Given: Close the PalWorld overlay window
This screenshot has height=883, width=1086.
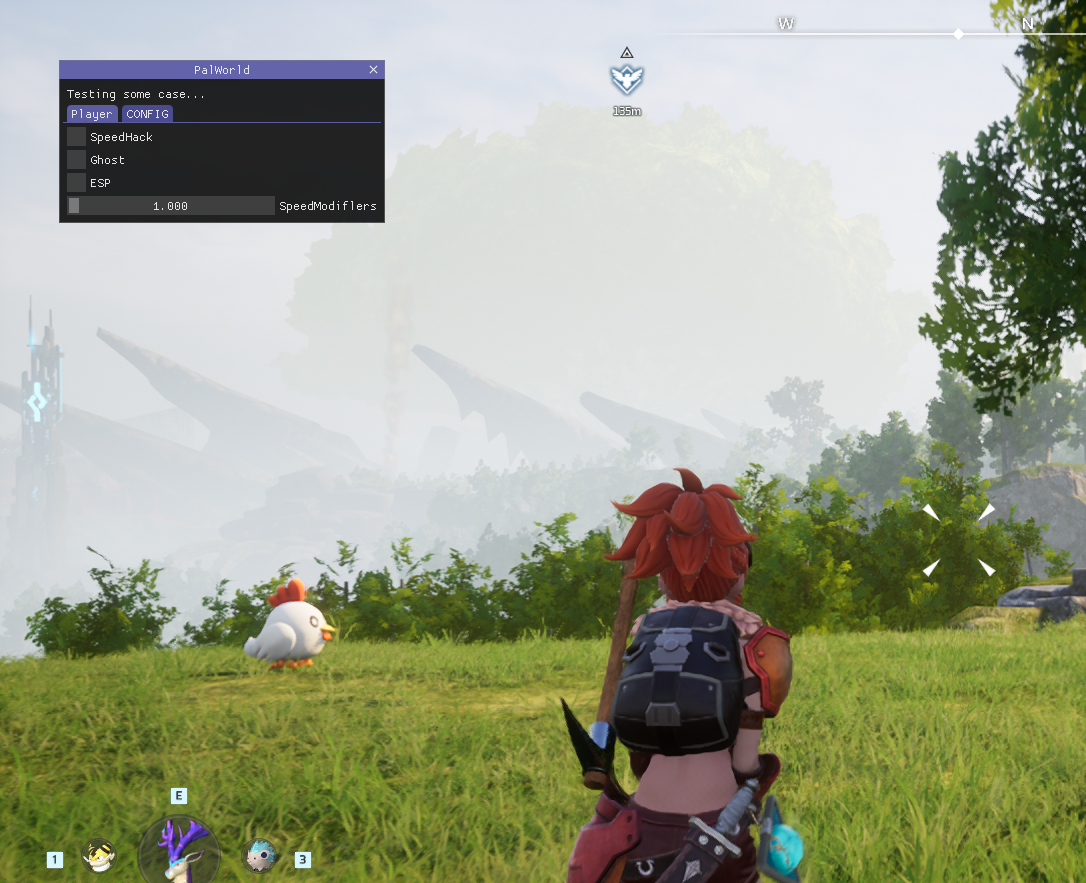Looking at the screenshot, I should tap(373, 70).
